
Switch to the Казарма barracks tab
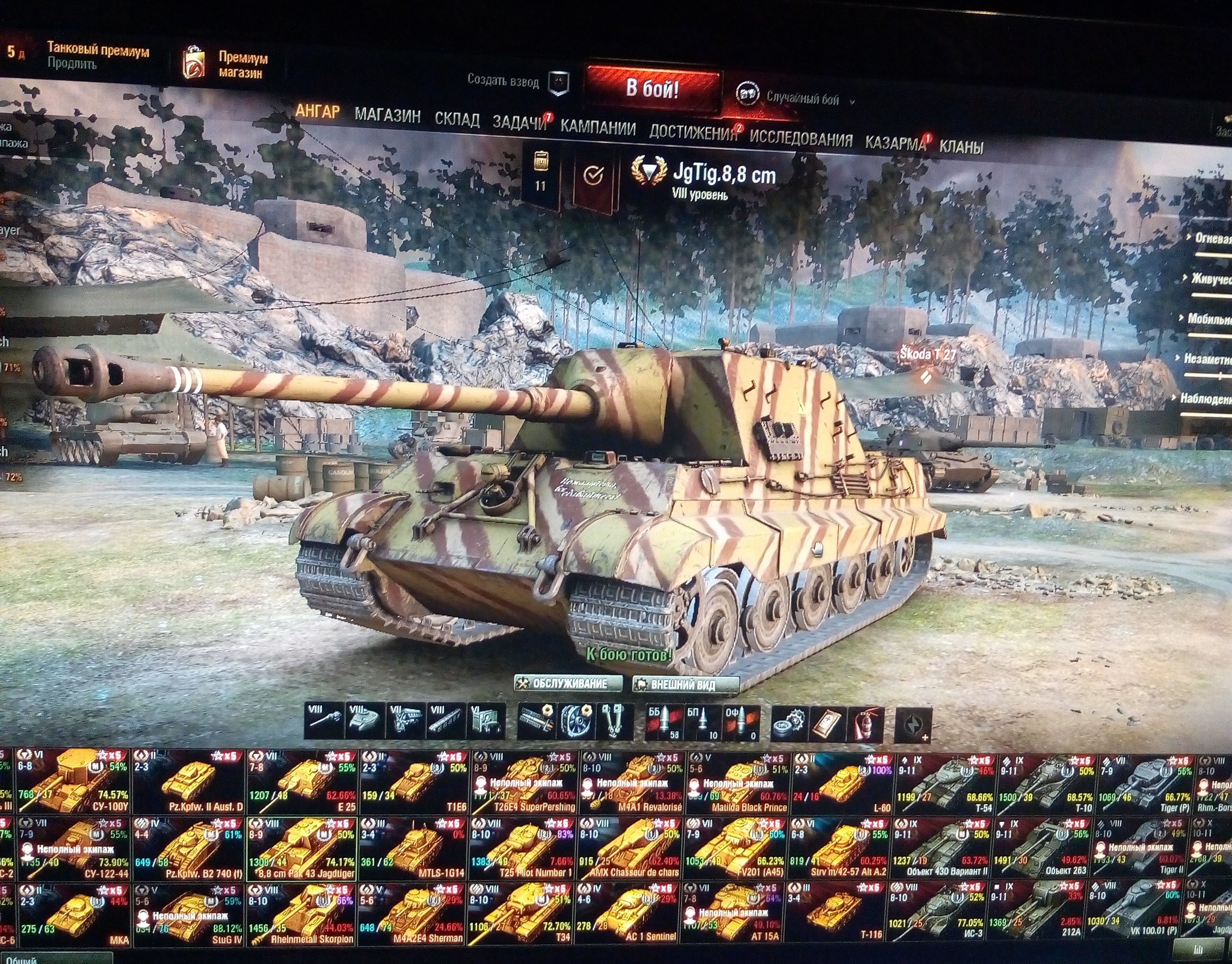(895, 143)
